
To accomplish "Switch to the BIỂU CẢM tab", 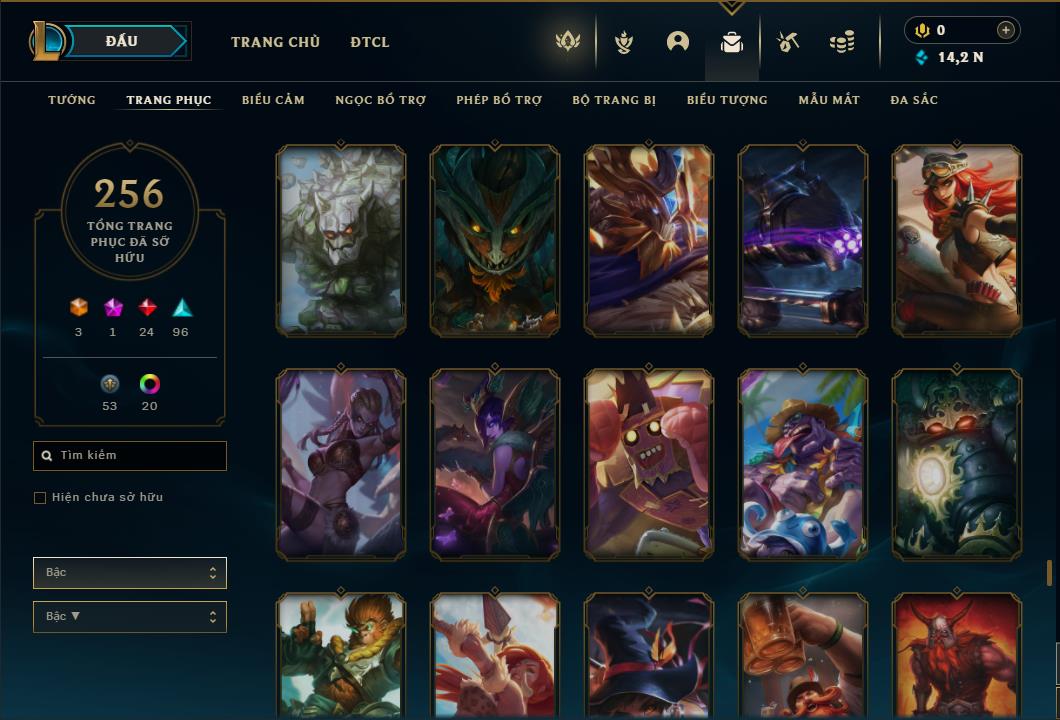I will coord(273,100).
